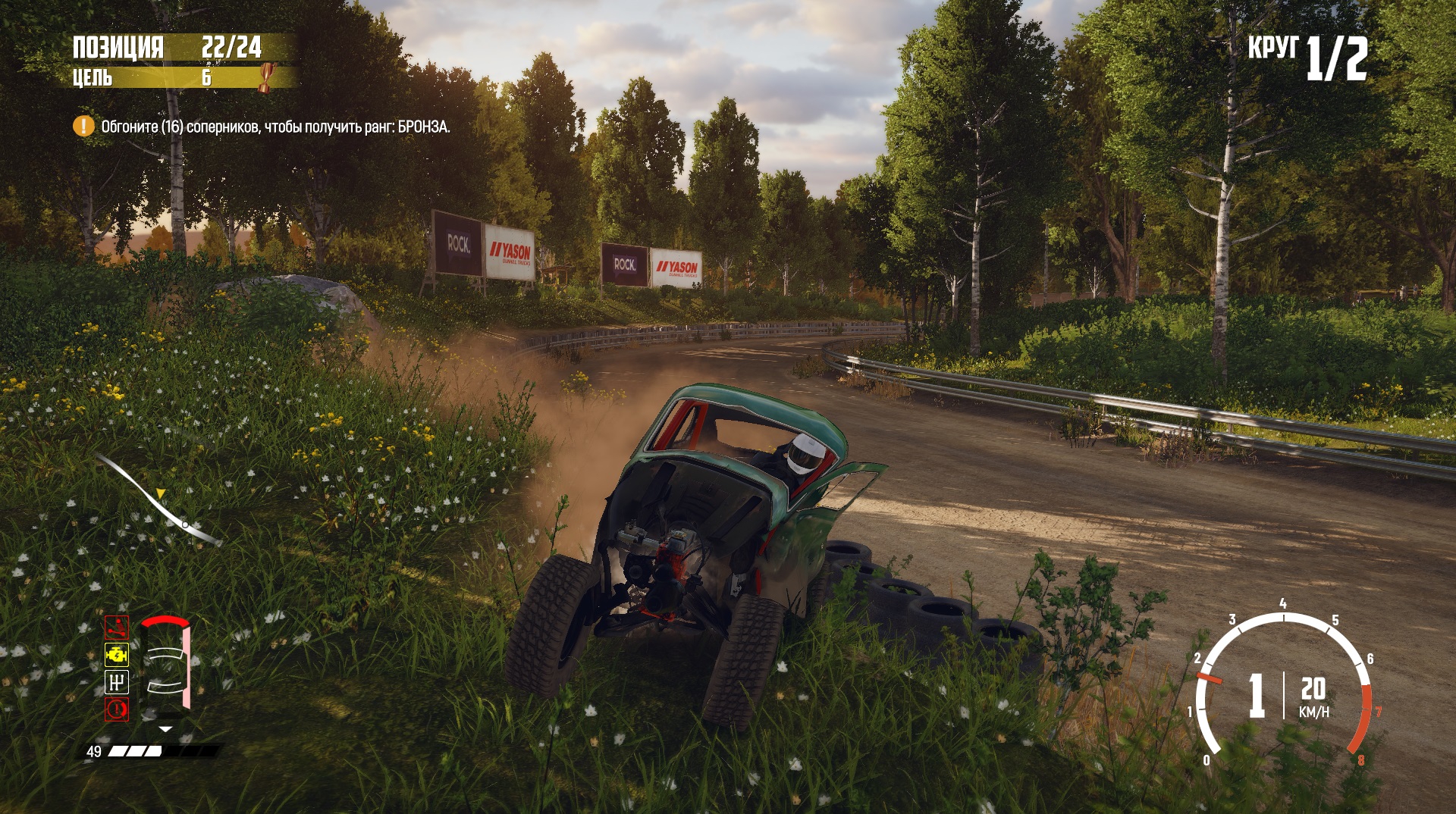Screen dimensions: 1456x814
Task: Click the white gearbox status icon
Action: pos(117,682)
